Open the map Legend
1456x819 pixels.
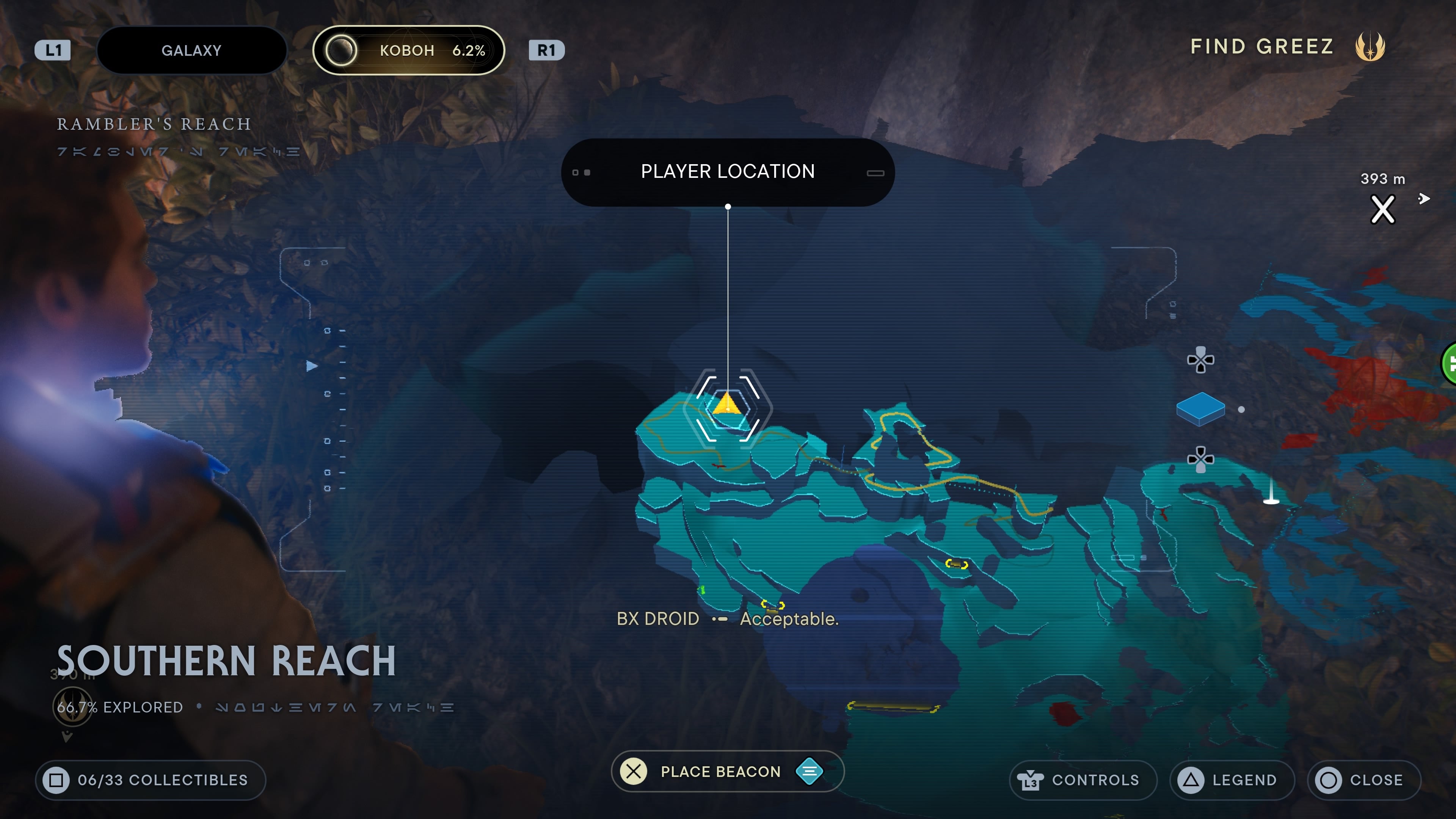[1232, 780]
